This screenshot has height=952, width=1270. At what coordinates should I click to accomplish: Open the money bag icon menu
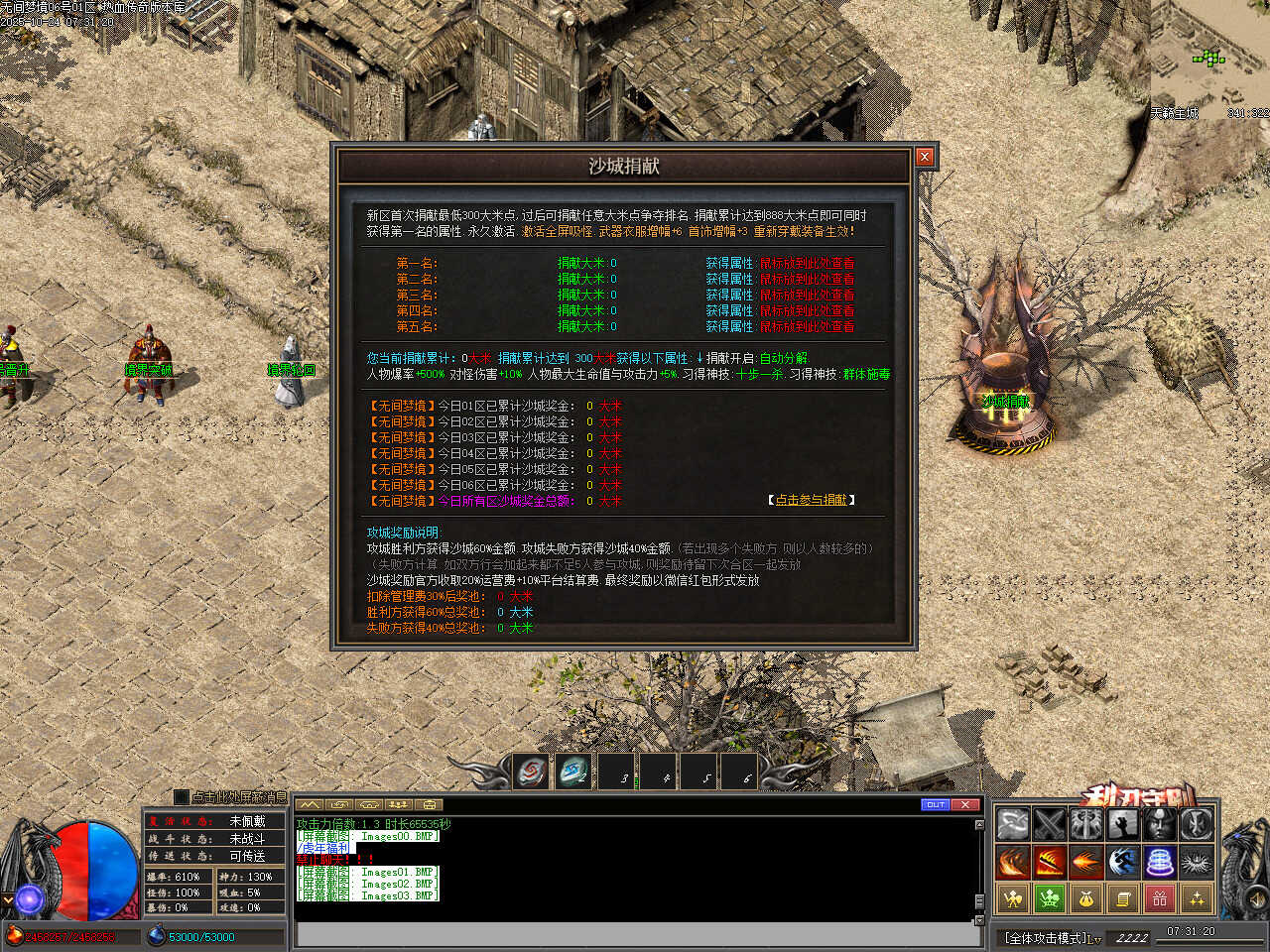tap(1086, 899)
